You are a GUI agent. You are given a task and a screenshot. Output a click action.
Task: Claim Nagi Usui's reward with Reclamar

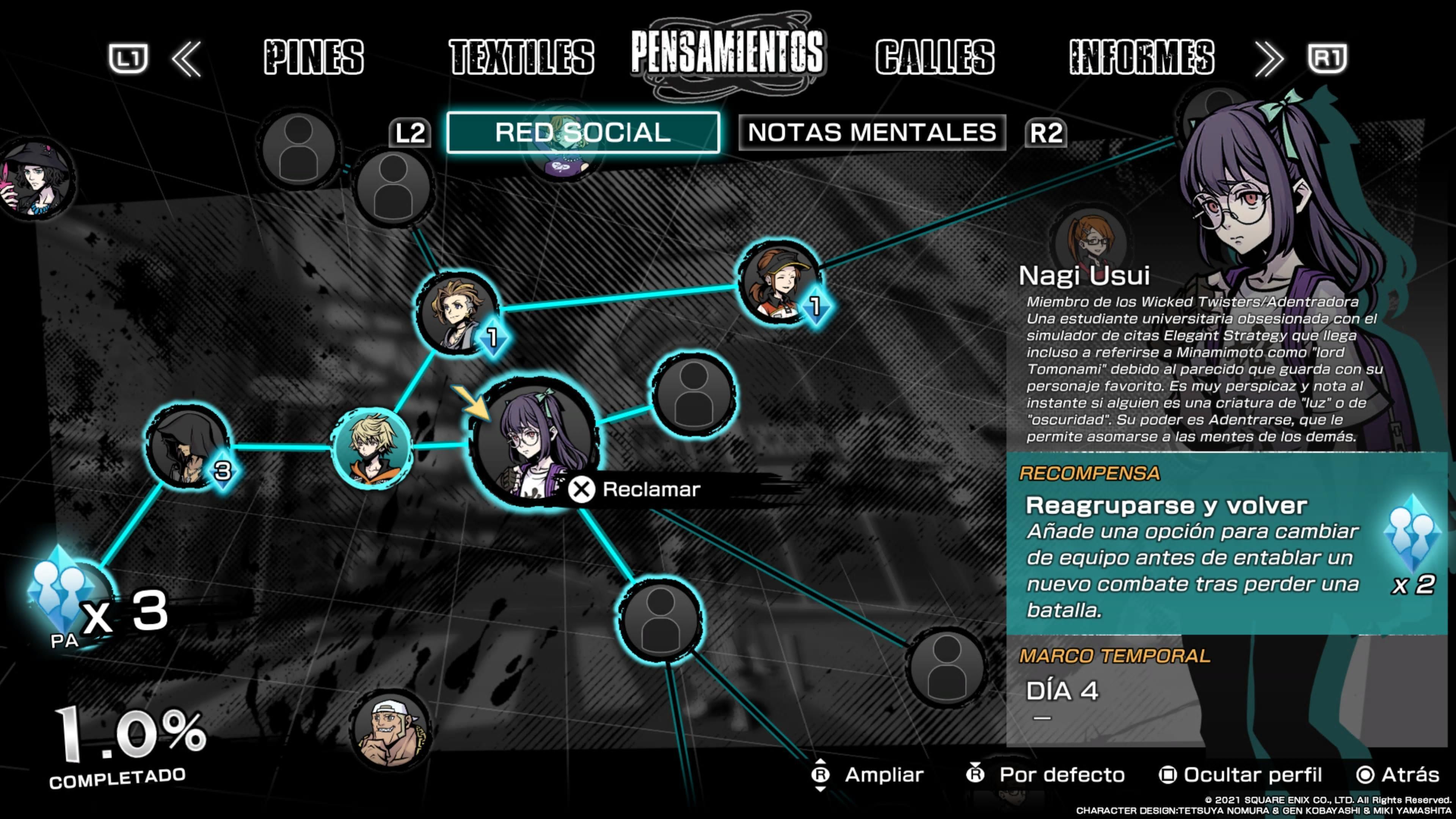[636, 490]
